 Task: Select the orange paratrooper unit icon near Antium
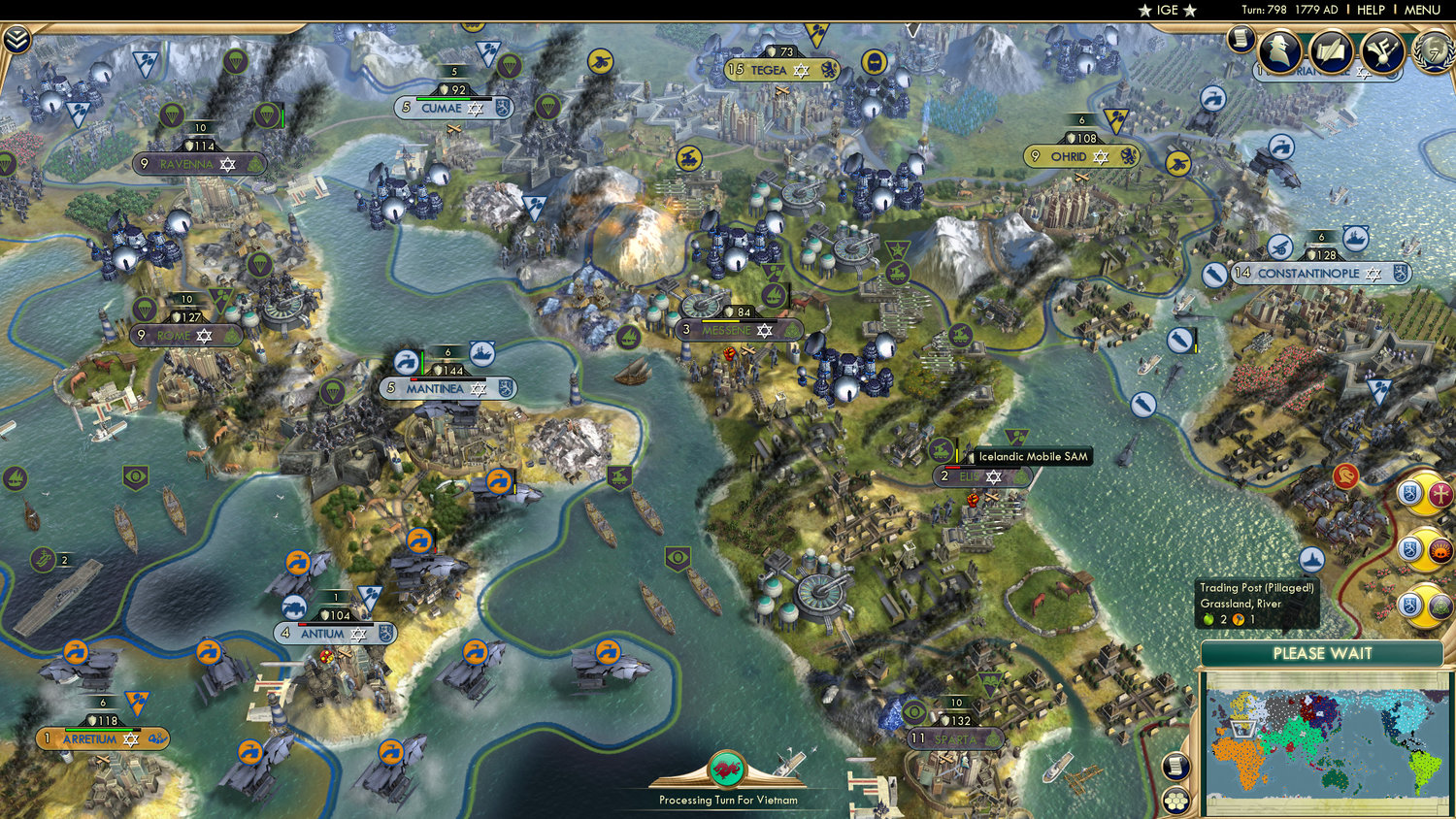pos(296,563)
